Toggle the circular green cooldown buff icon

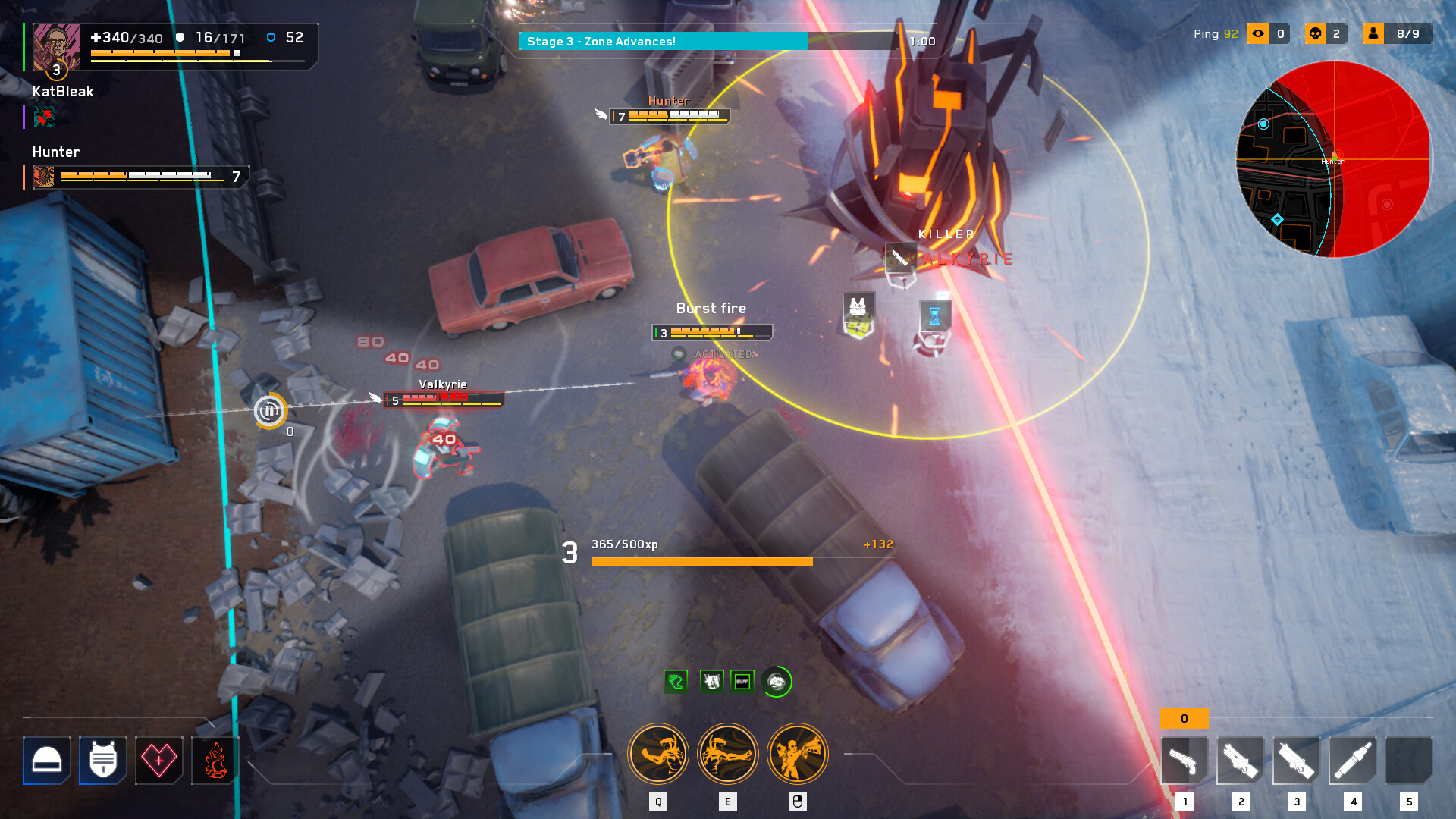[776, 681]
